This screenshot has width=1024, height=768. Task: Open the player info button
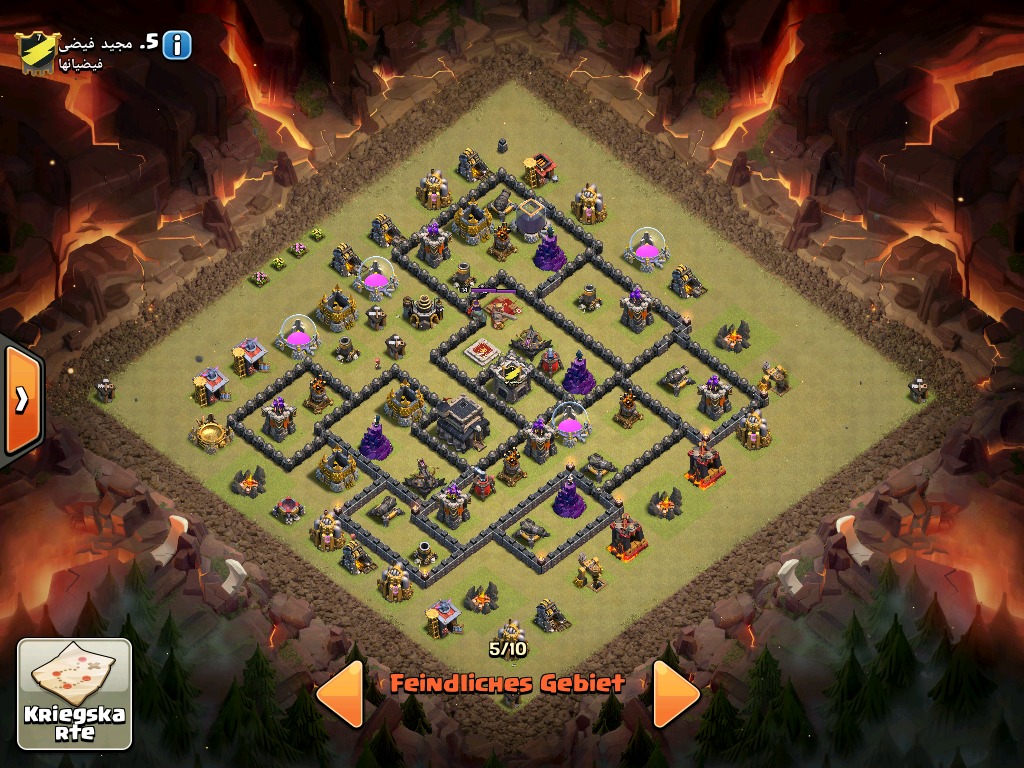177,44
